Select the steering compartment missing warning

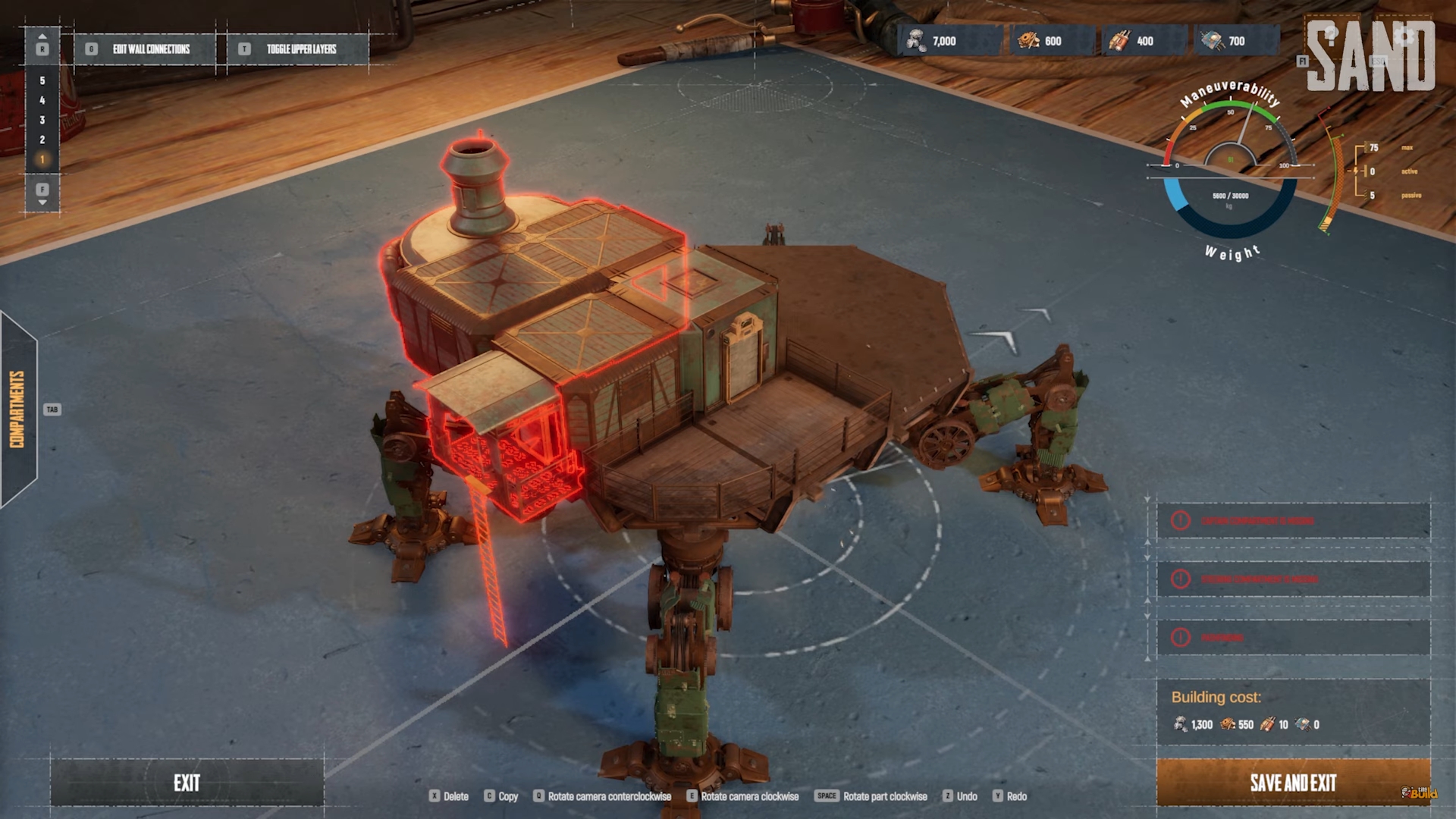point(1294,579)
